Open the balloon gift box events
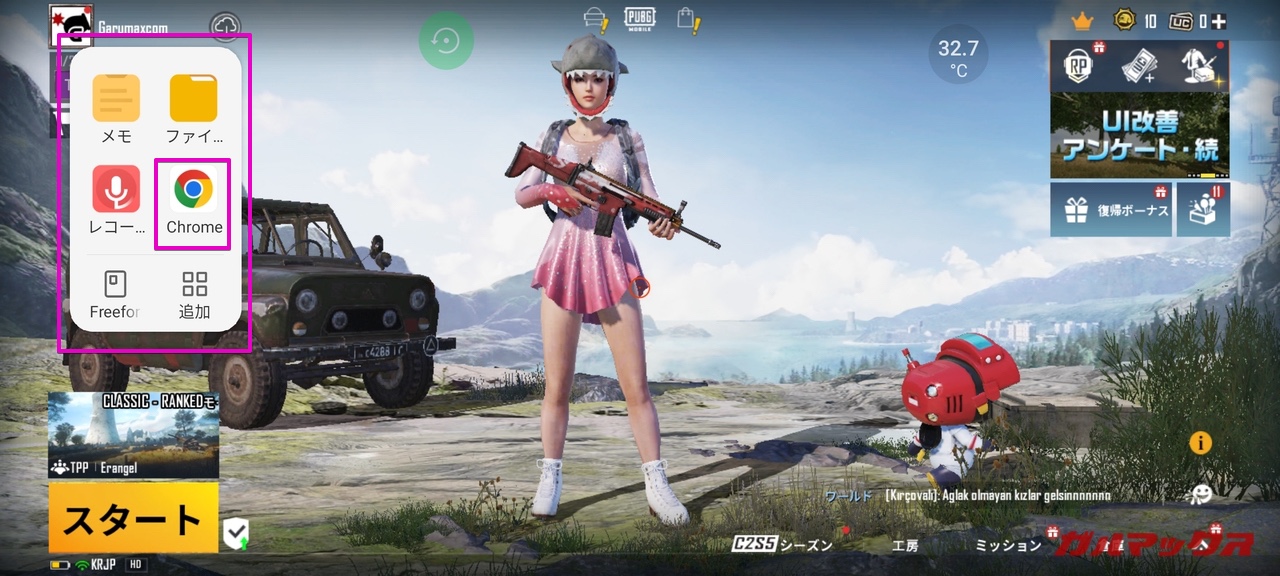The width and height of the screenshot is (1280, 576). pos(1203,210)
